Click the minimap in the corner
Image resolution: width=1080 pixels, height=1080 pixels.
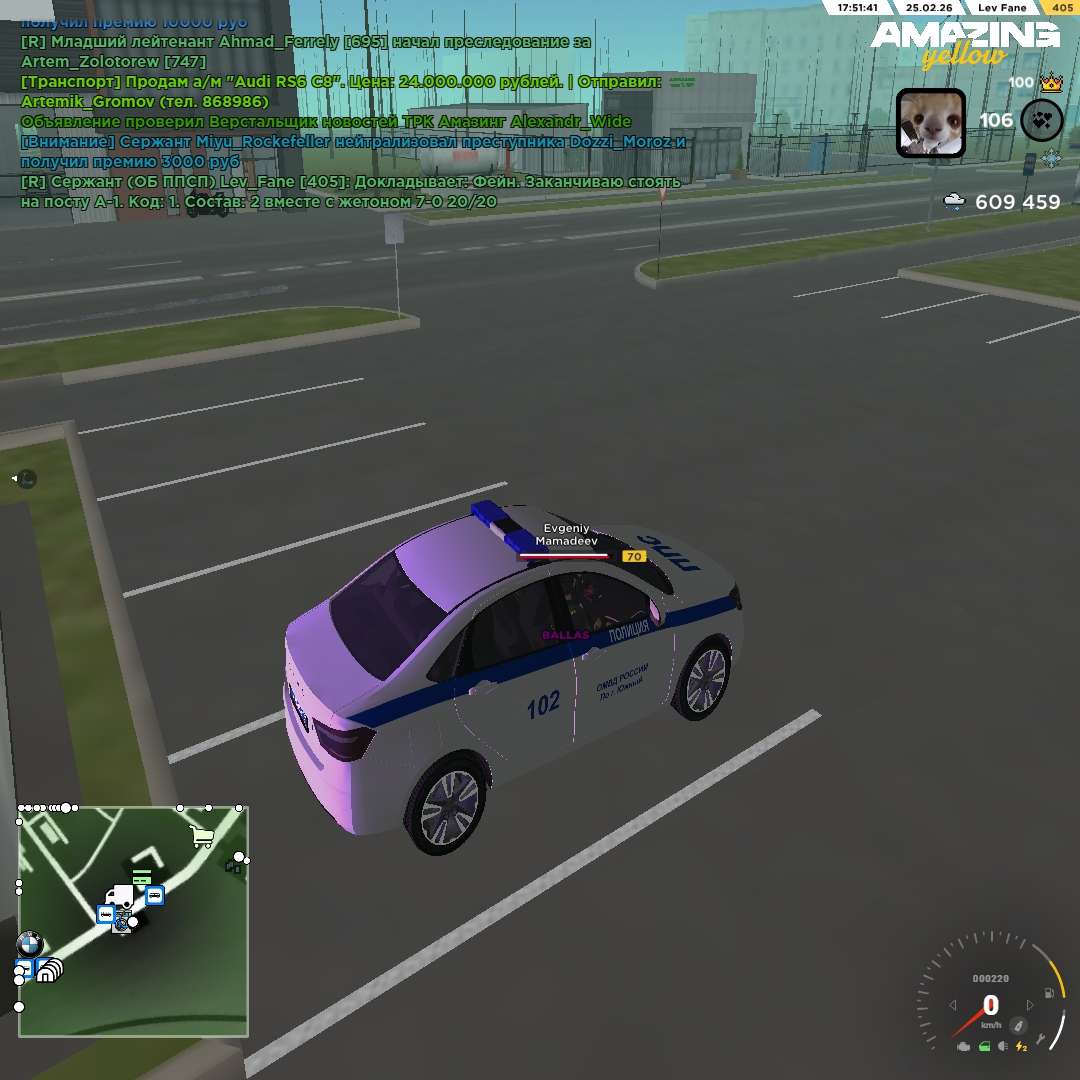(133, 921)
